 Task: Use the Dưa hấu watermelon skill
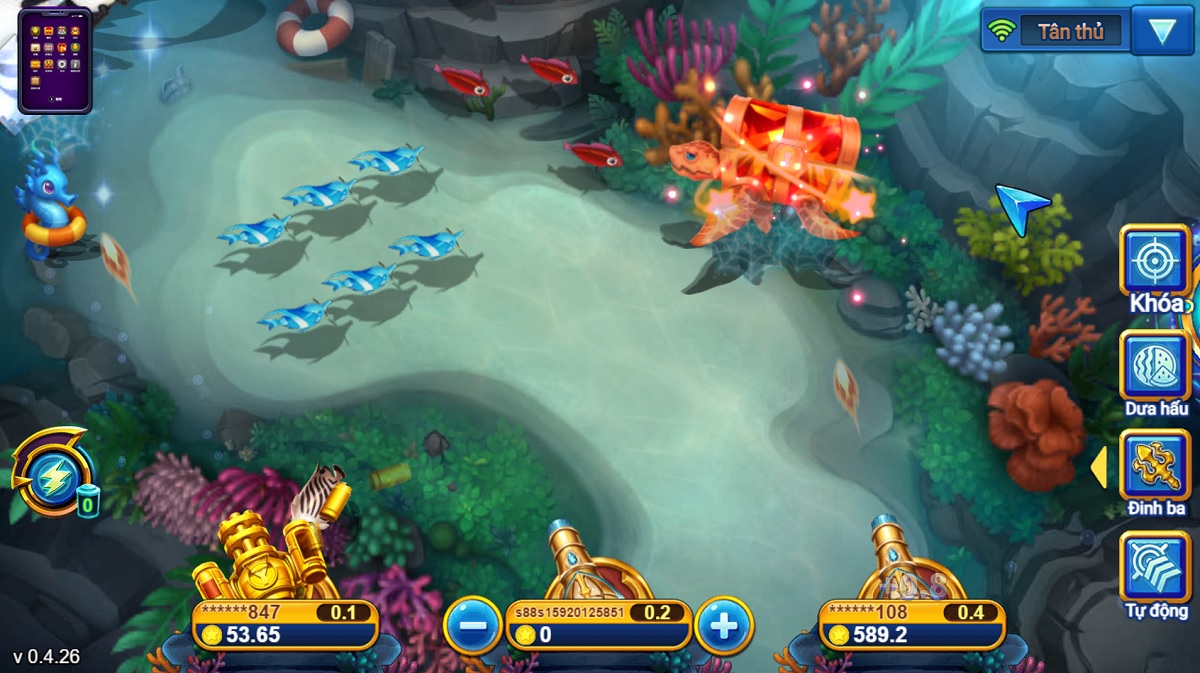coord(1155,366)
